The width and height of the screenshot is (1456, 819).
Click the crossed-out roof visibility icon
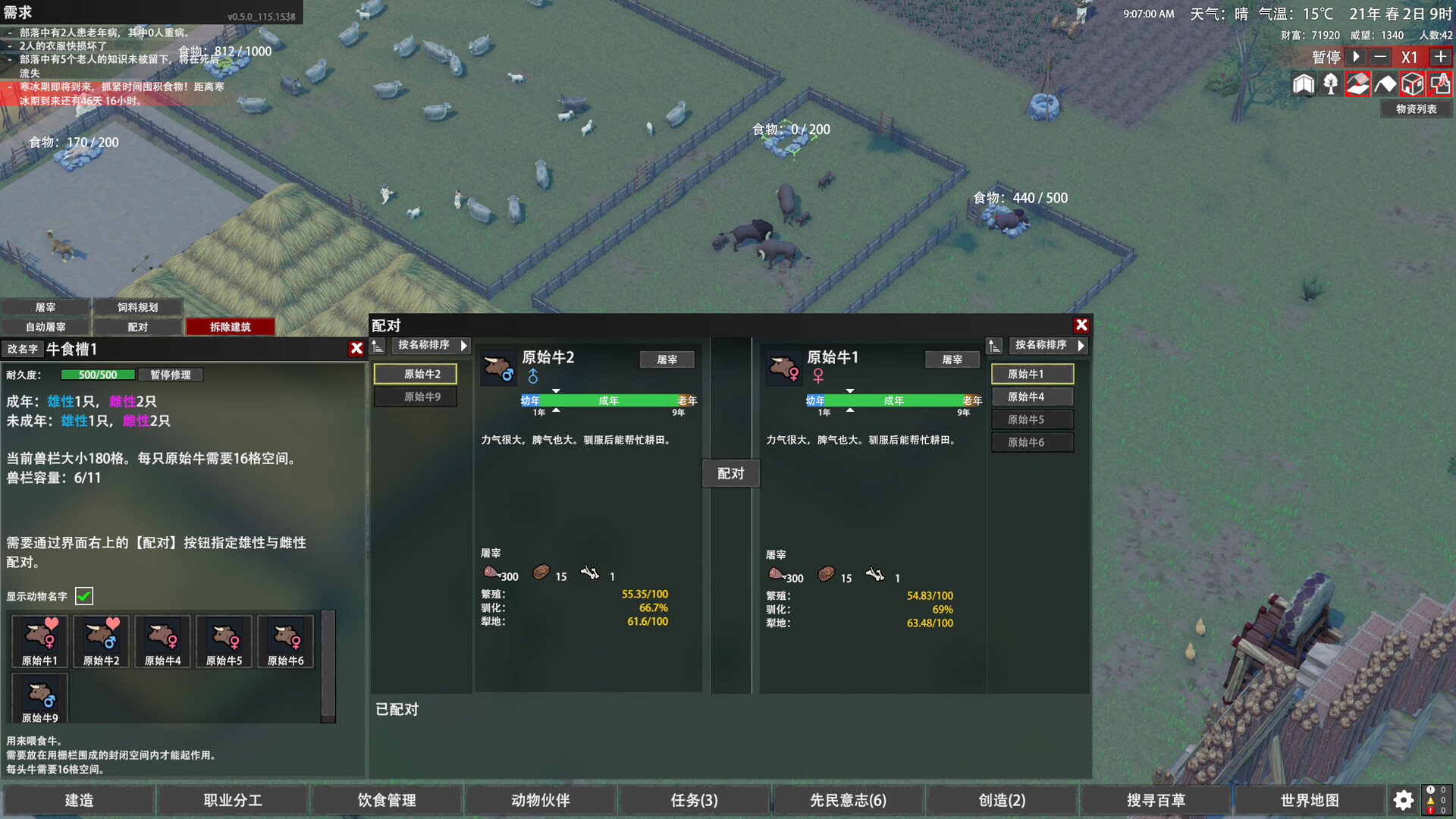point(1358,84)
